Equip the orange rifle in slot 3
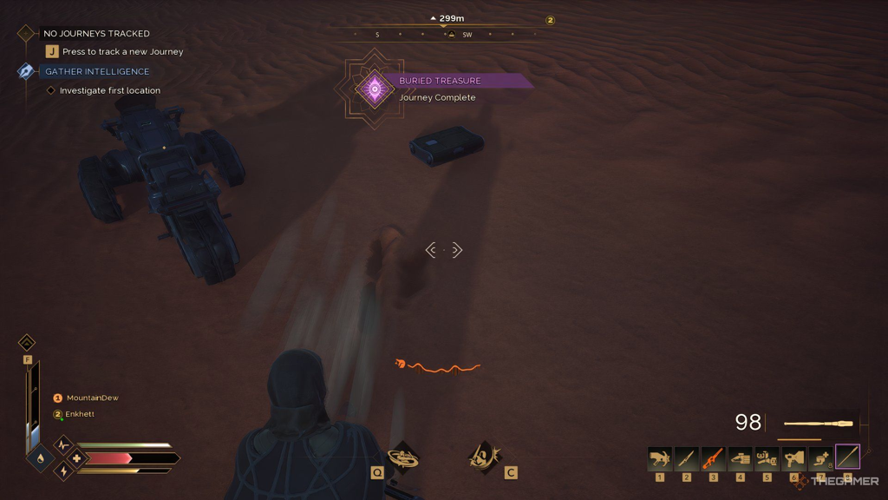The height and width of the screenshot is (500, 888). point(713,458)
